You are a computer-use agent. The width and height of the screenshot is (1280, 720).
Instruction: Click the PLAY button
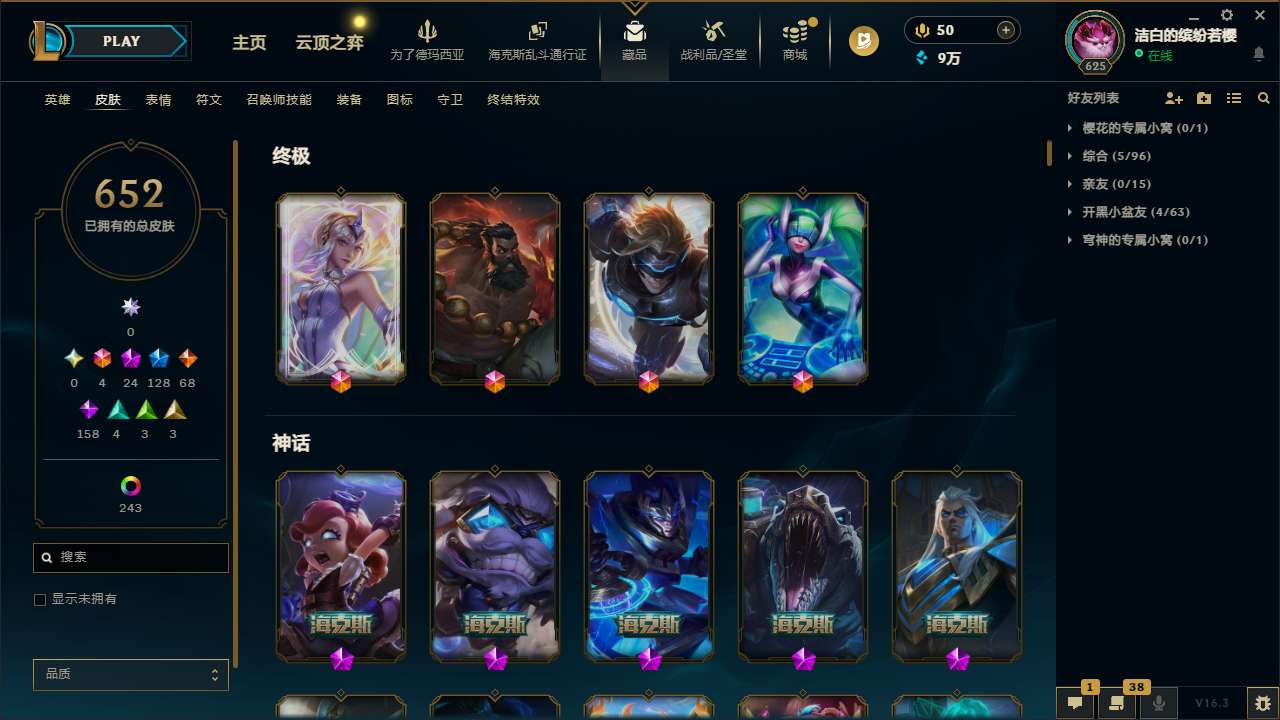pos(121,41)
